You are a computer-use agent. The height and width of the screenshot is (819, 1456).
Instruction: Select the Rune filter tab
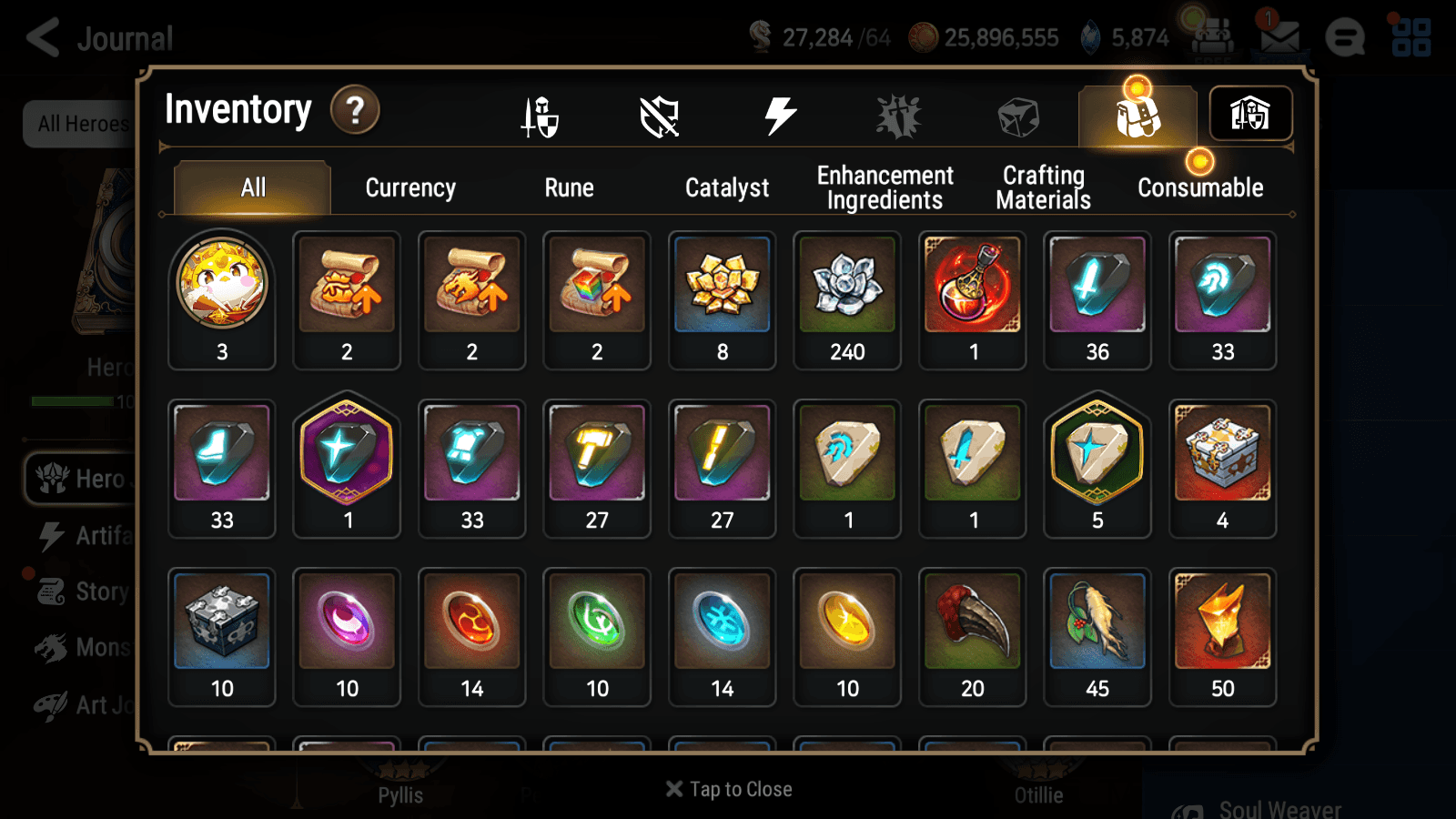570,187
